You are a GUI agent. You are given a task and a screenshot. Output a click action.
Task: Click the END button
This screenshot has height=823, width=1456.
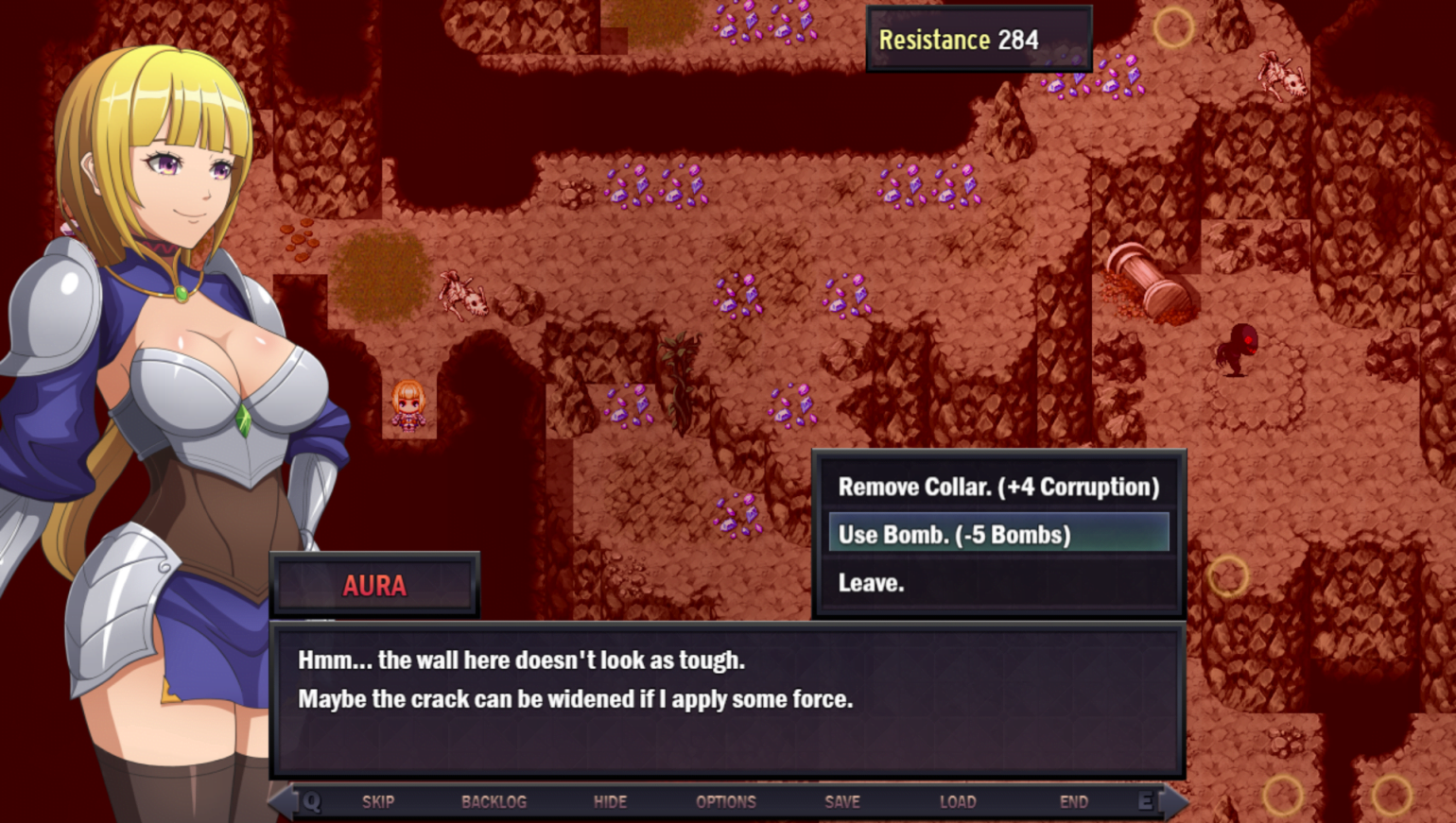point(1074,801)
